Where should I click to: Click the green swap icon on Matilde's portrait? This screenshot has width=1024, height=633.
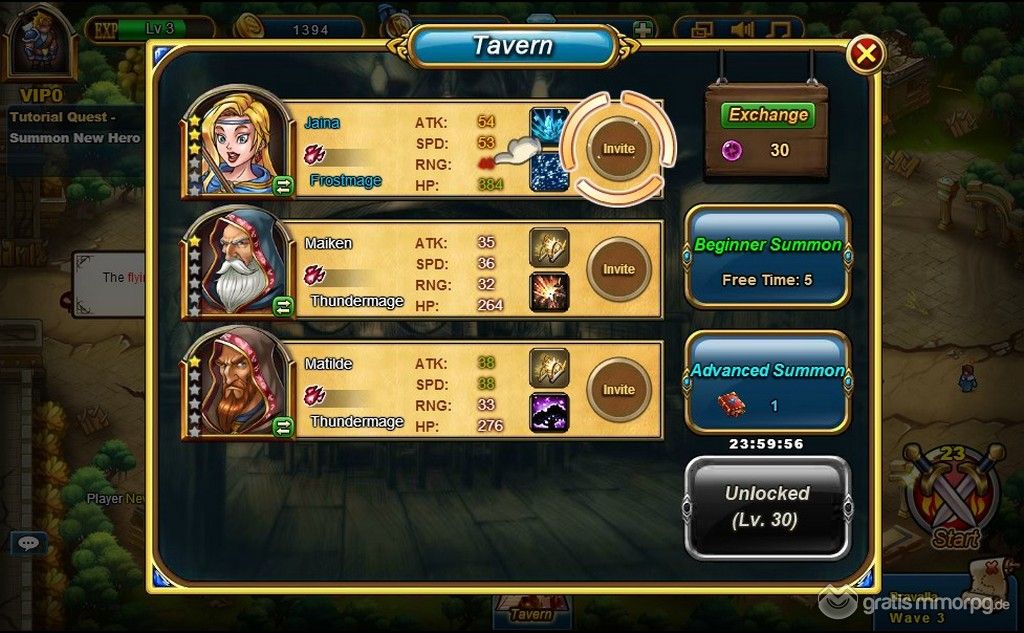(283, 427)
